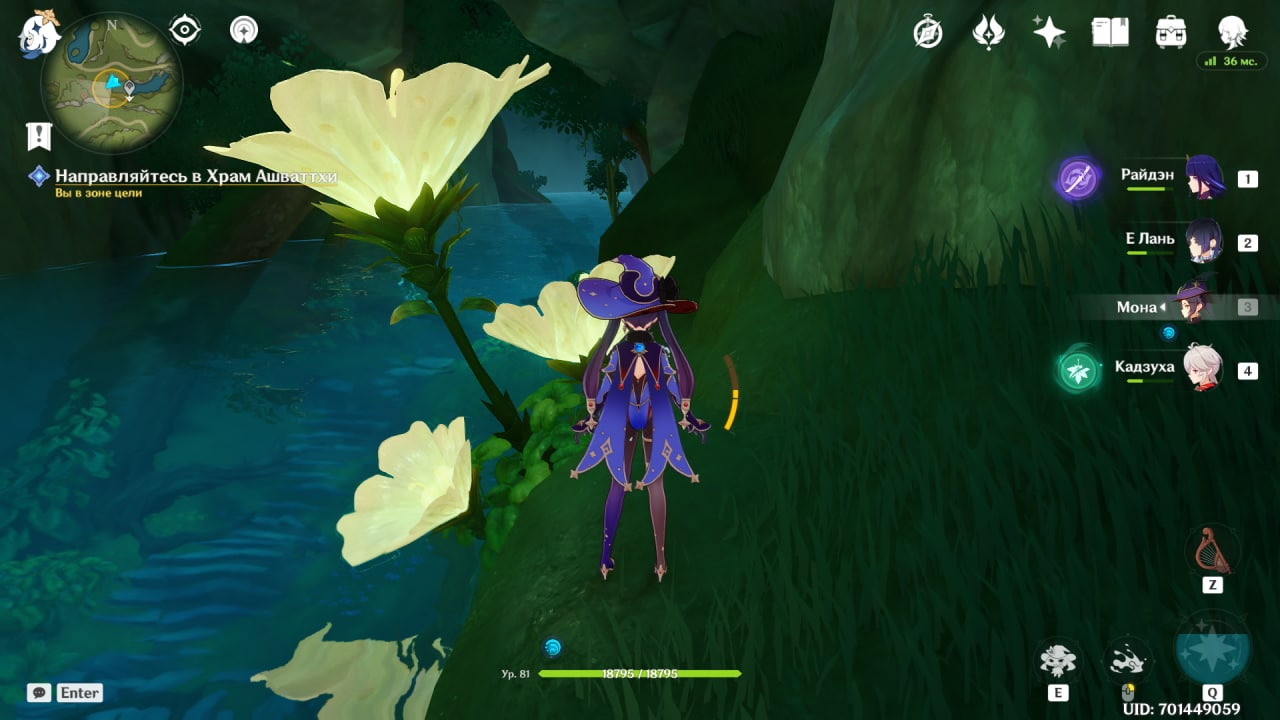Image resolution: width=1280 pixels, height=720 pixels.
Task: Open the quest log exclamation icon
Action: (39, 136)
